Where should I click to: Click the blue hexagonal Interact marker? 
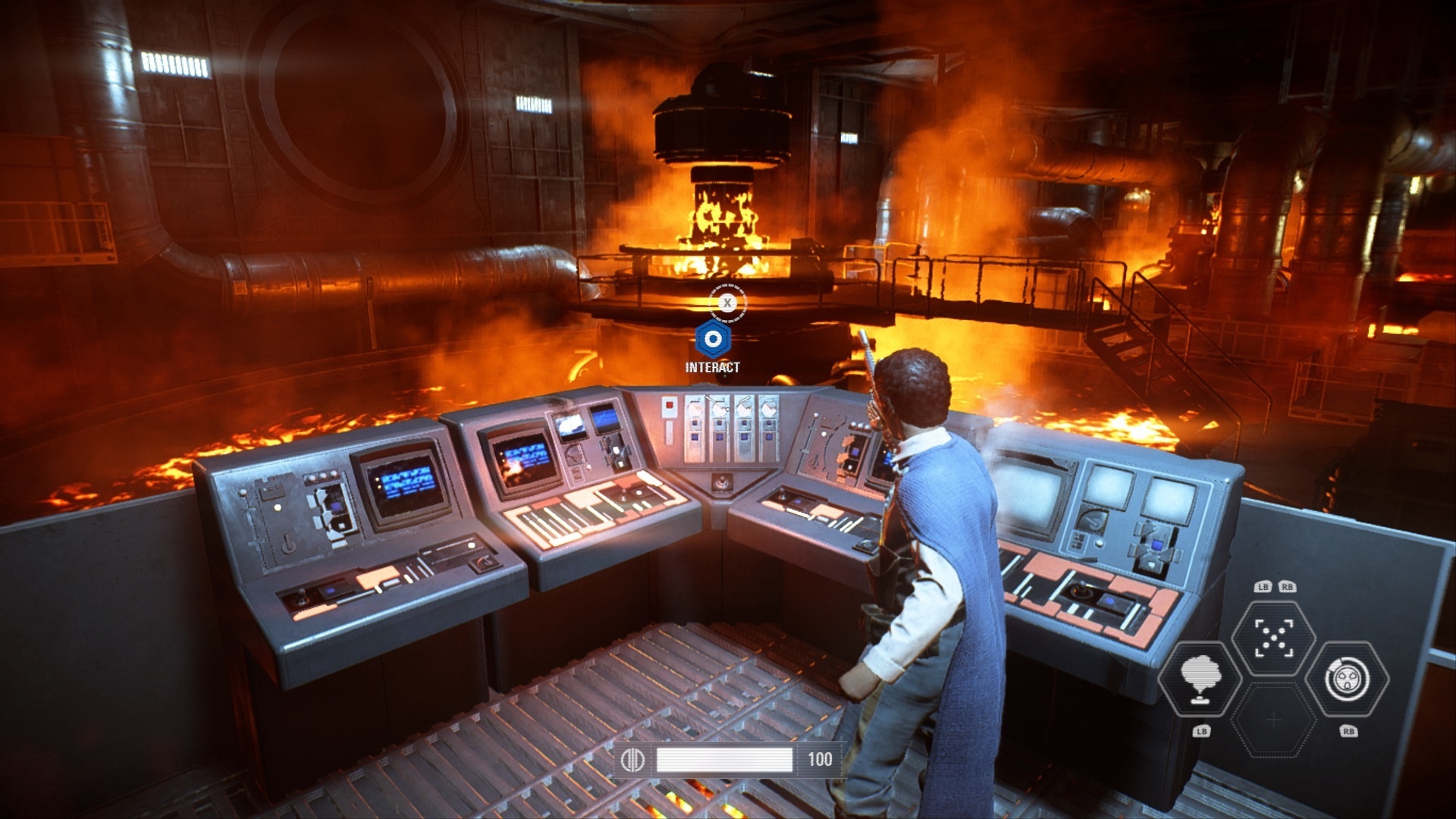pyautogui.click(x=713, y=340)
